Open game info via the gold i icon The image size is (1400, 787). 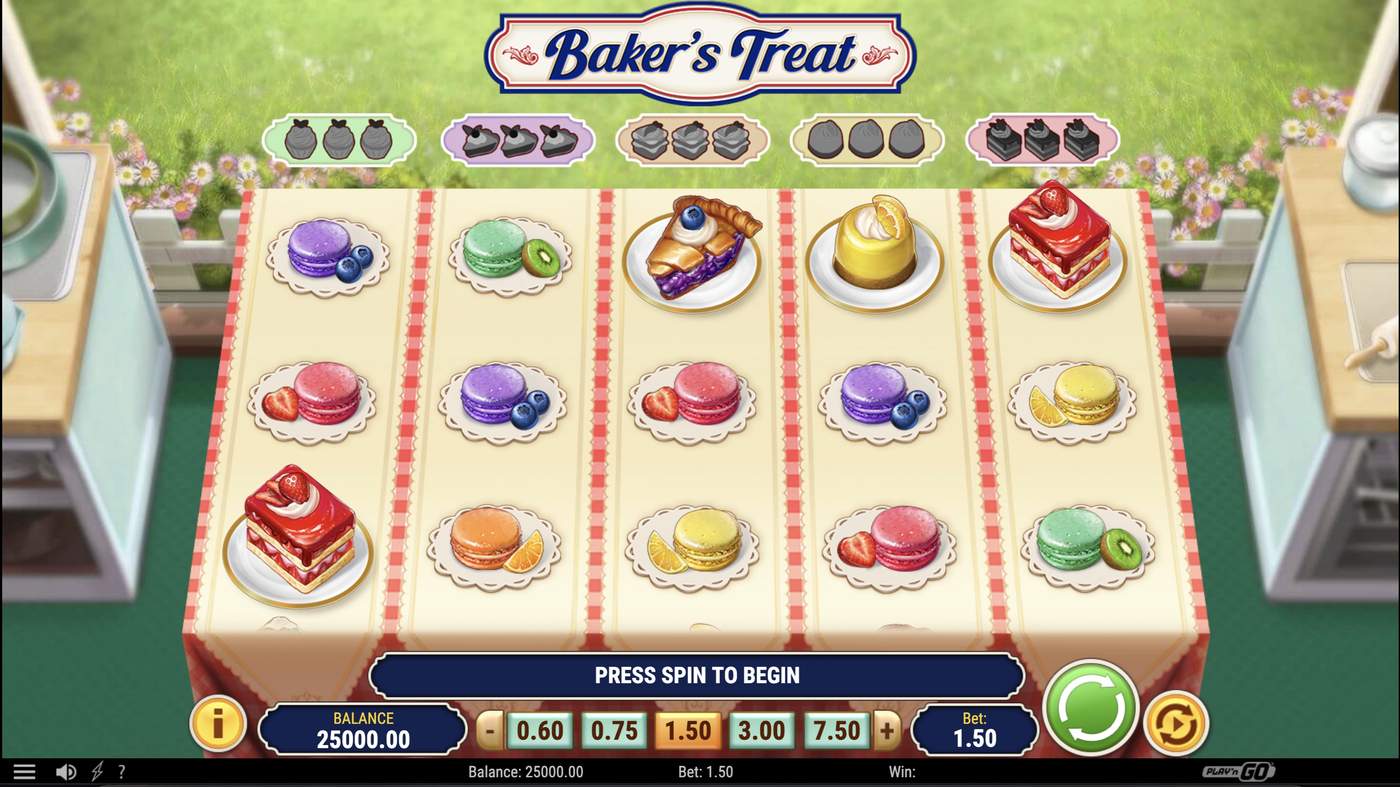218,724
